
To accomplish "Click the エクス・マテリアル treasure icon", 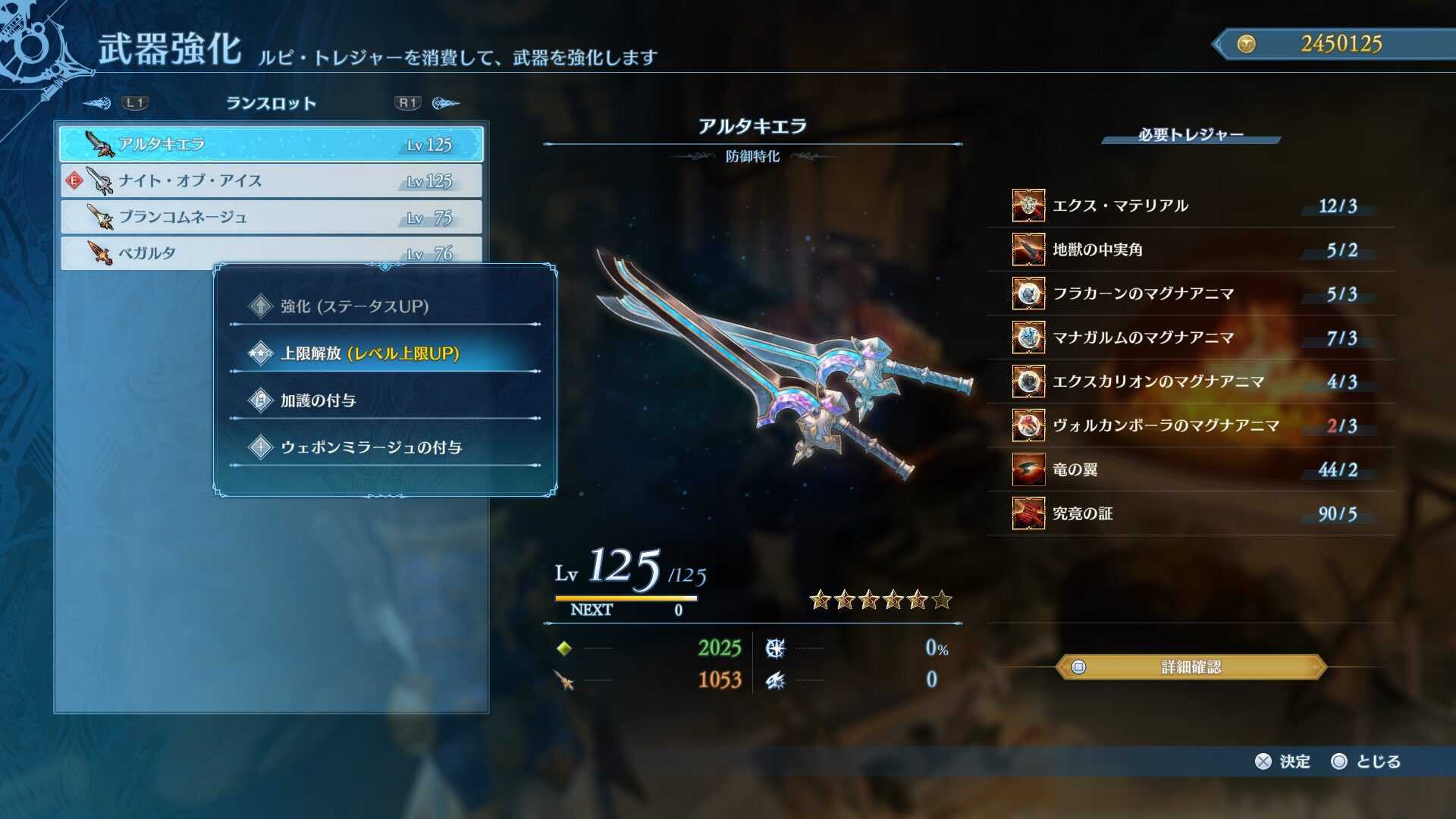I will tap(1028, 205).
